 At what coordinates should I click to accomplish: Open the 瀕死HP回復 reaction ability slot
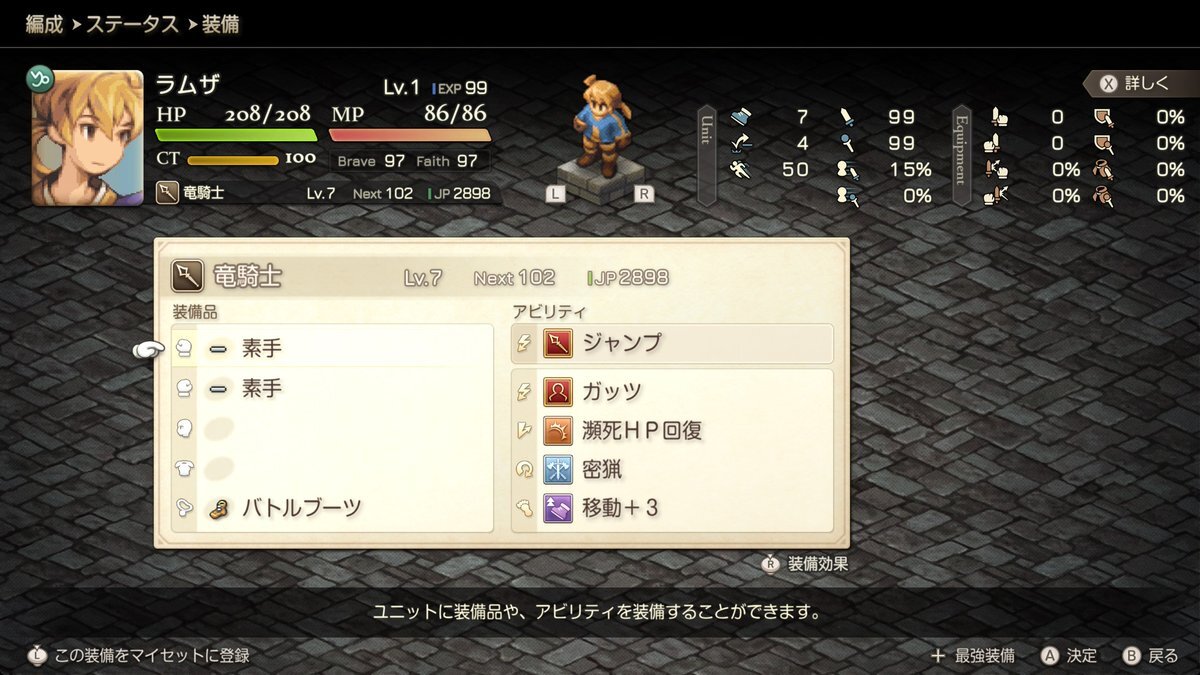pyautogui.click(x=672, y=430)
